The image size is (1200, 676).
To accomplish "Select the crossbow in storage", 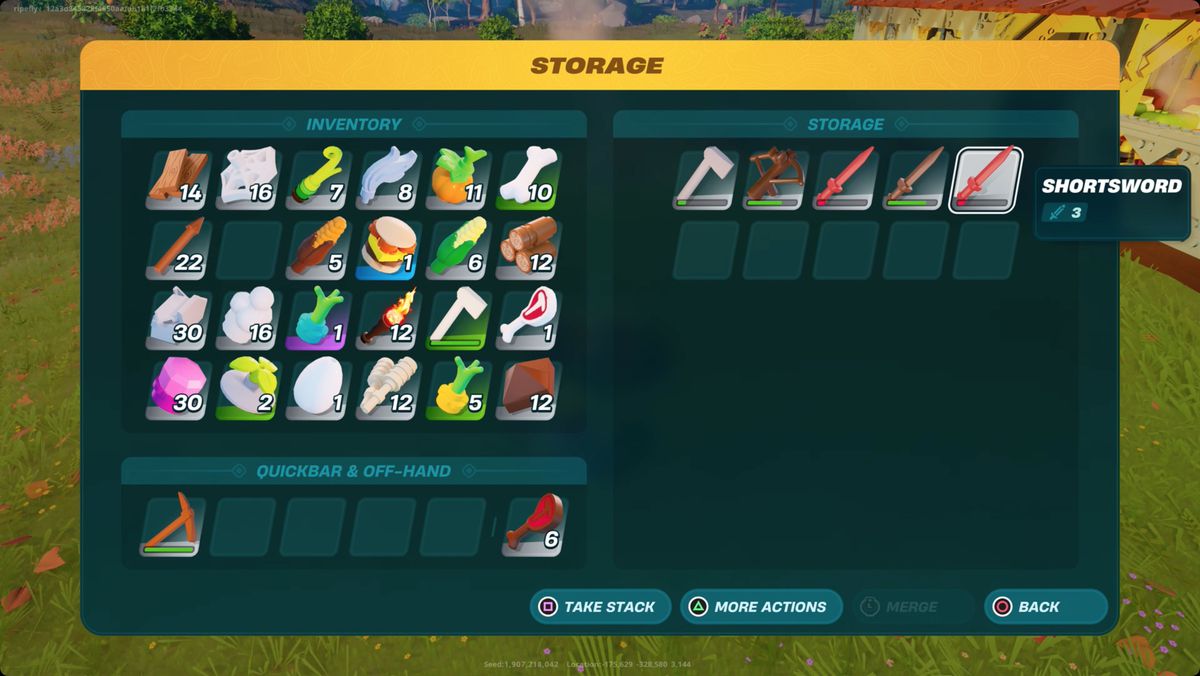I will (776, 179).
